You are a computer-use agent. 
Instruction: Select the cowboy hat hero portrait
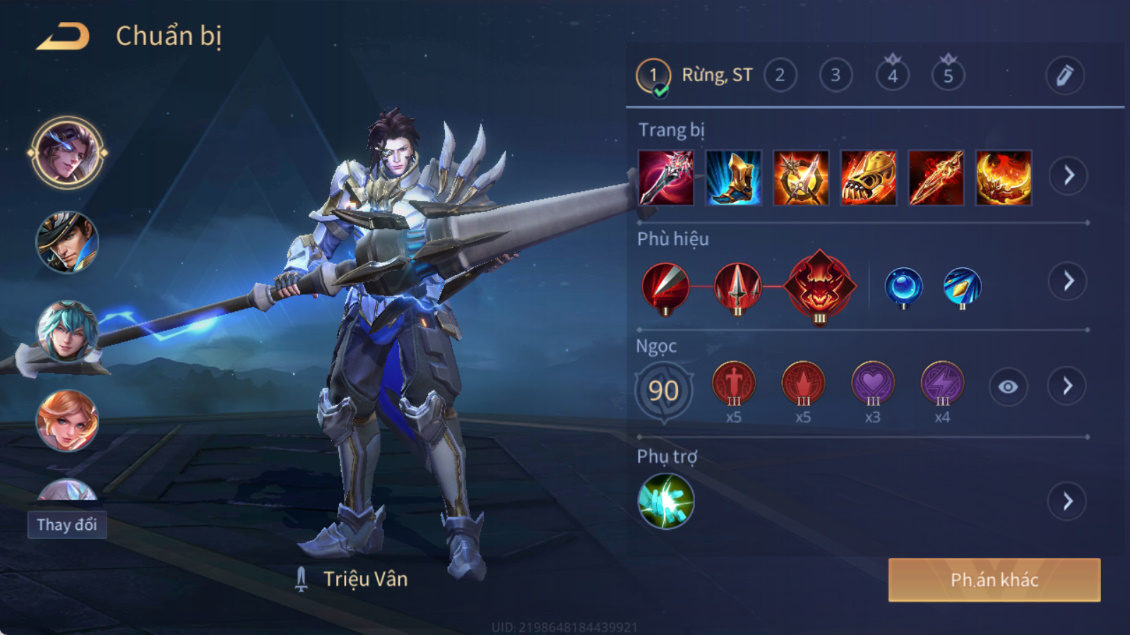point(67,241)
